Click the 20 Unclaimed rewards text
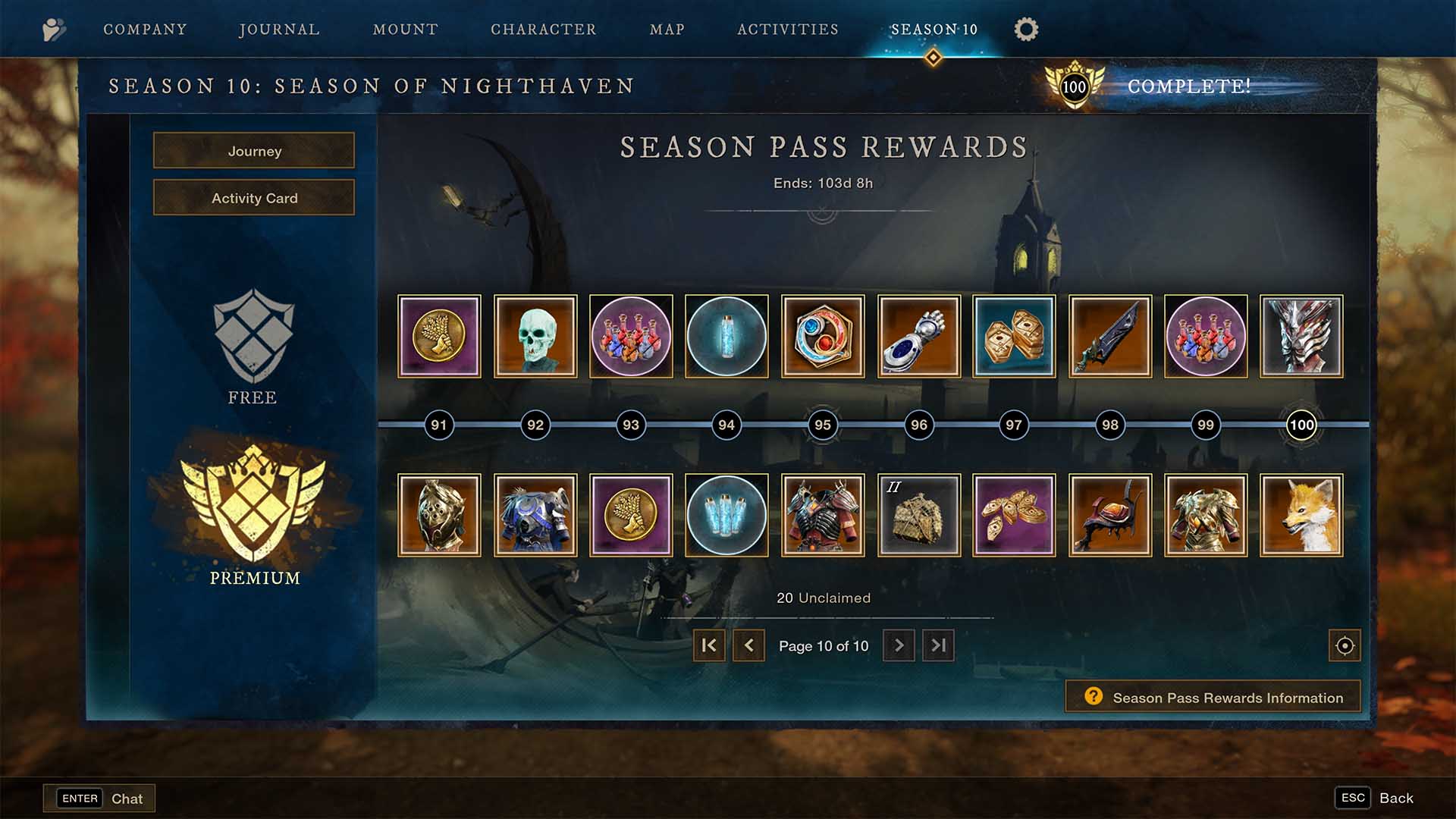Screen dimensions: 1456x819 (x=821, y=598)
